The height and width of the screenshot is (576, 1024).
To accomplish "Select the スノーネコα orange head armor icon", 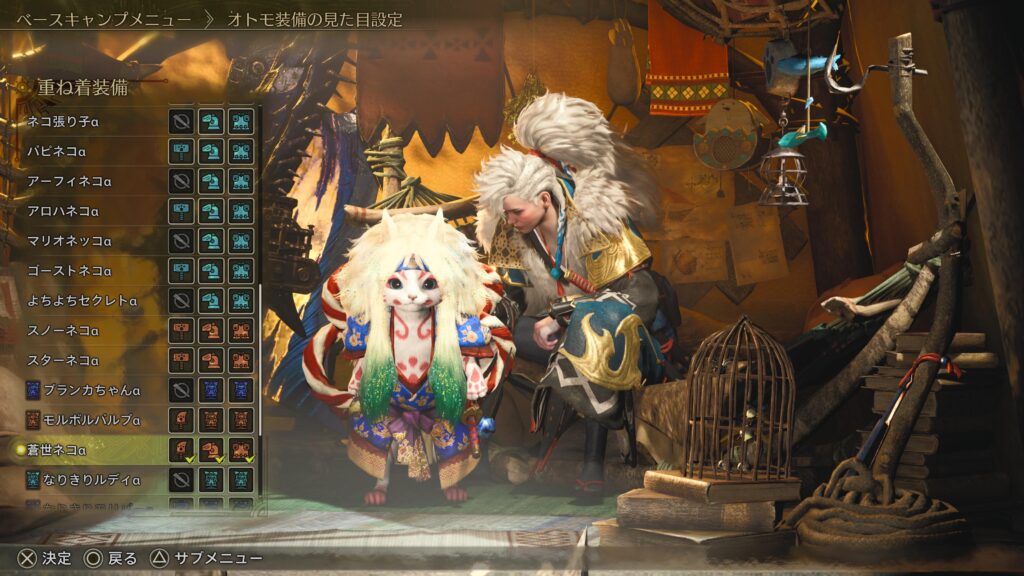I will point(211,330).
